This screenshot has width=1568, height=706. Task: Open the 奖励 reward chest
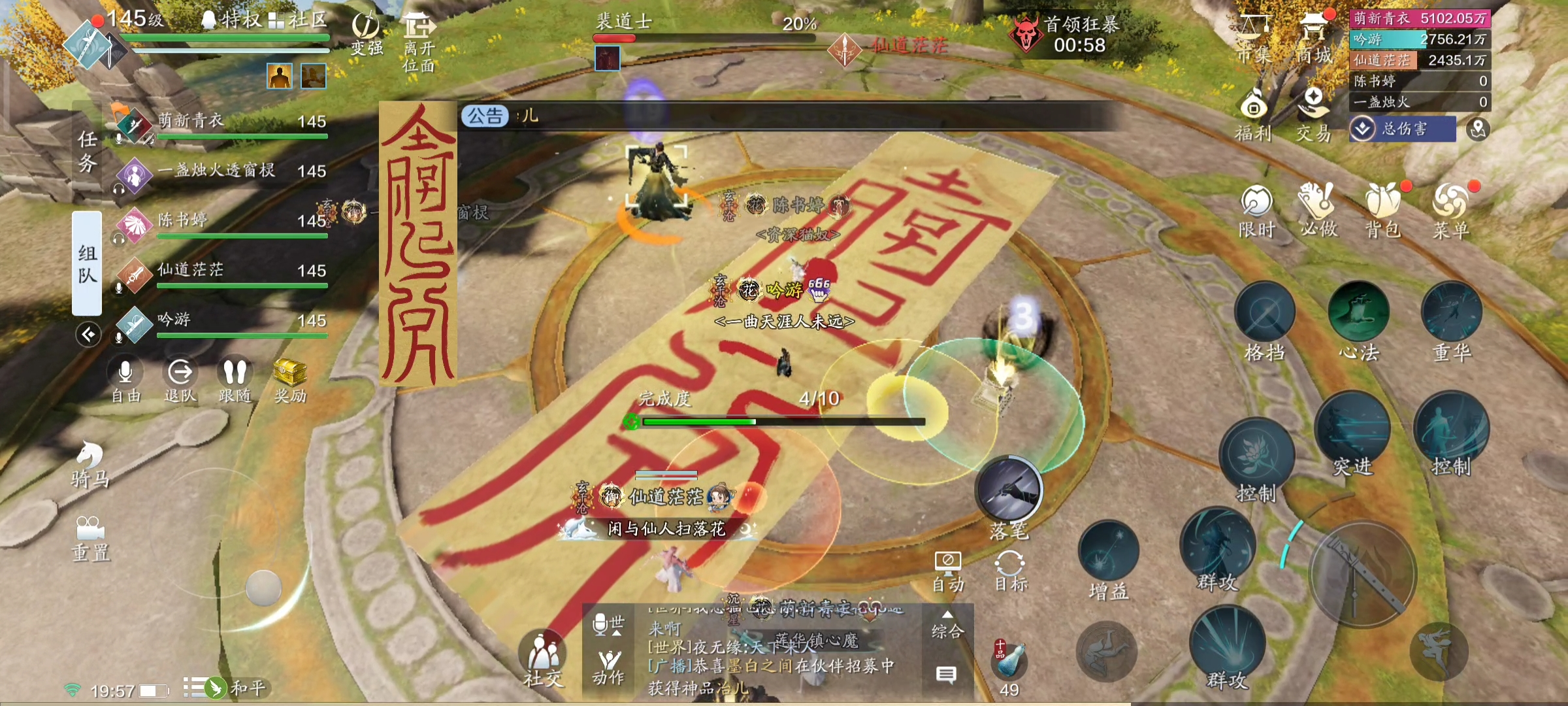[x=290, y=379]
